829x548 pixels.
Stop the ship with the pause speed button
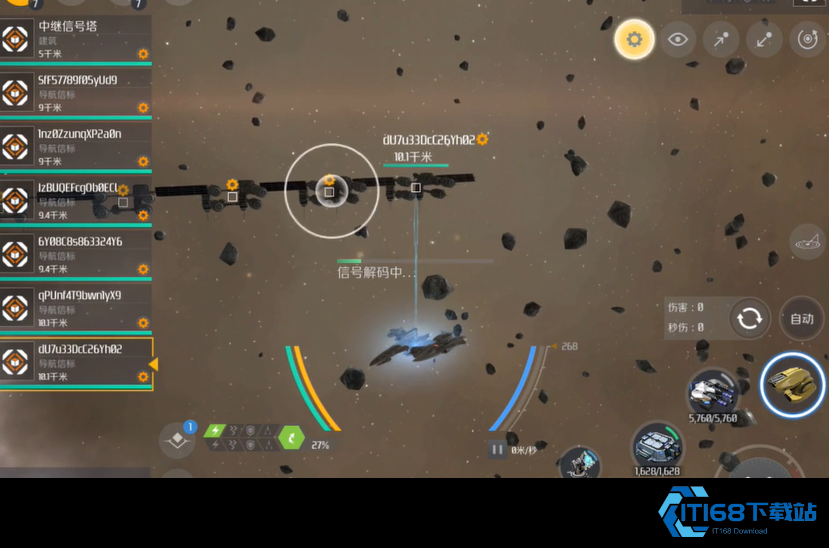pos(497,450)
